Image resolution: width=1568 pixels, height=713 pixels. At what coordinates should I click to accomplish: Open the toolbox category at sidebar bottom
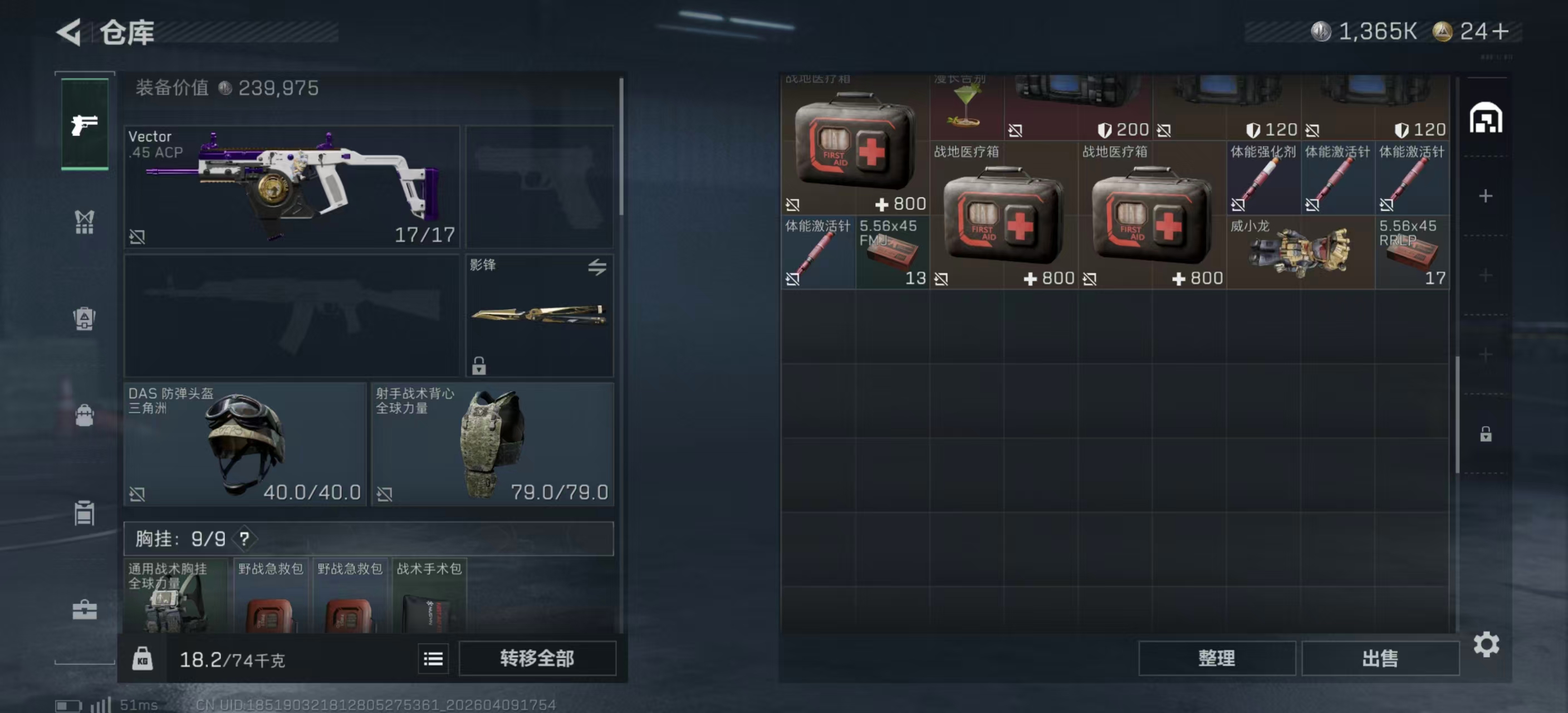click(x=84, y=609)
